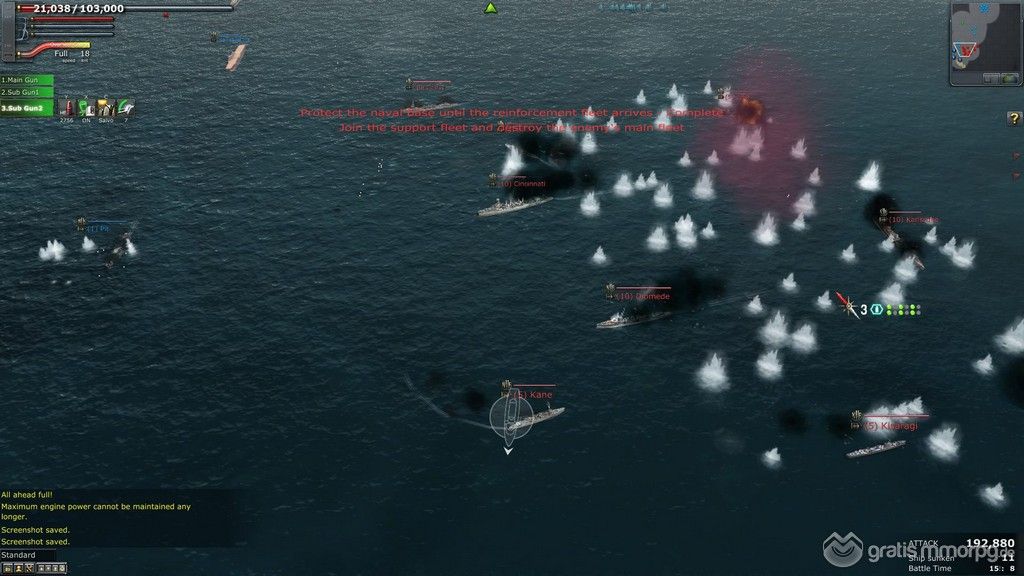
Task: Click the left button below the minimap
Action: point(992,77)
